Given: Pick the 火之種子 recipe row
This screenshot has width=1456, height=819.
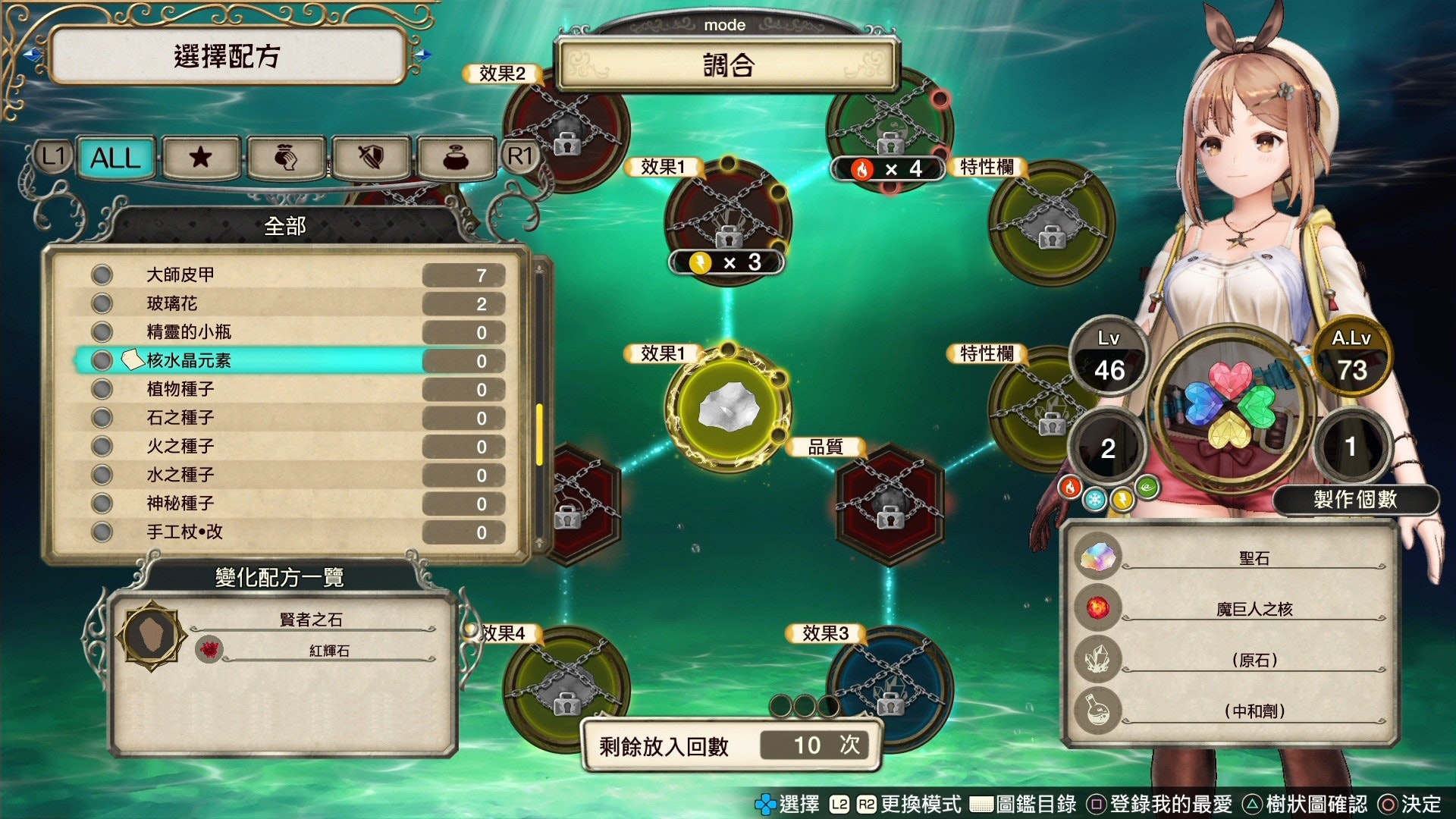Looking at the screenshot, I should click(288, 447).
